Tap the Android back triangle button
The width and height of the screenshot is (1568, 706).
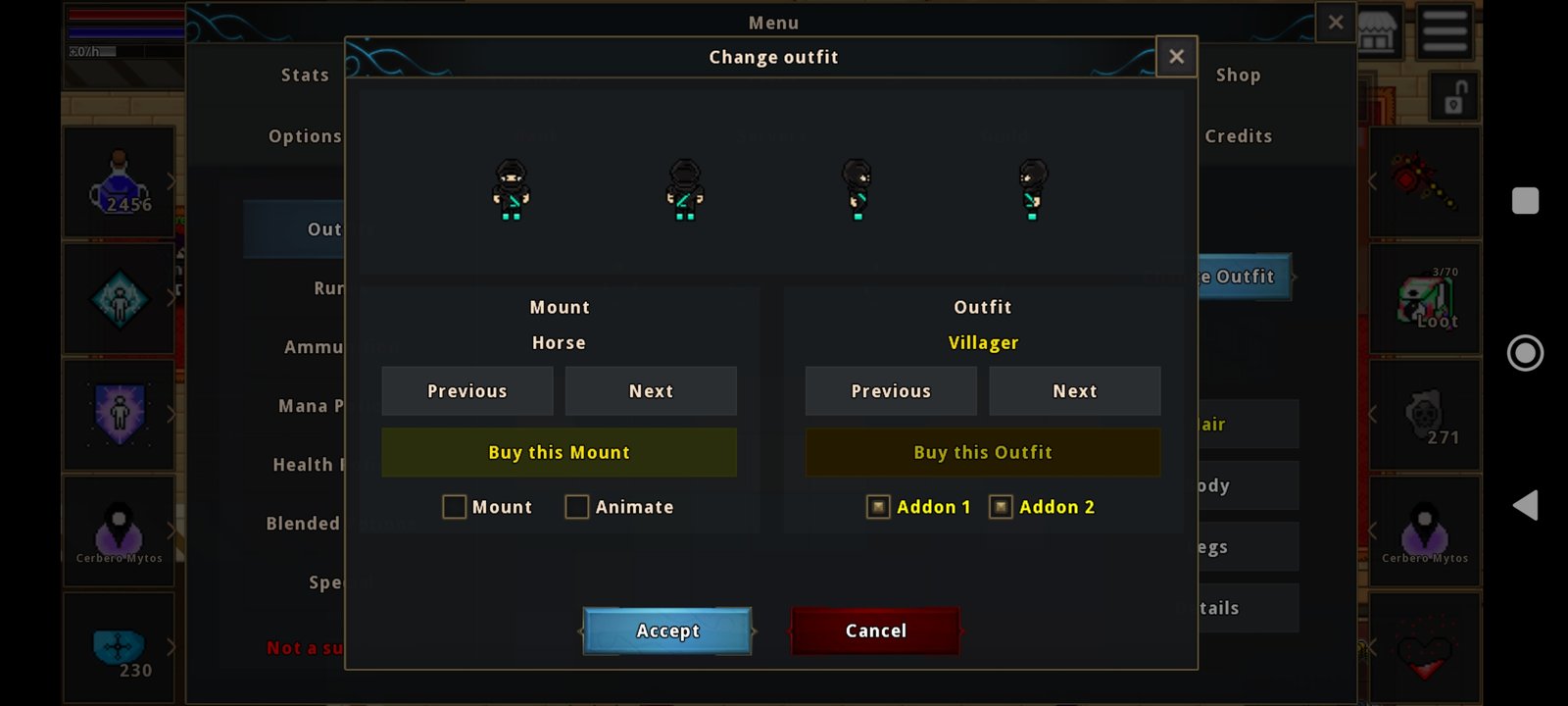(x=1525, y=505)
